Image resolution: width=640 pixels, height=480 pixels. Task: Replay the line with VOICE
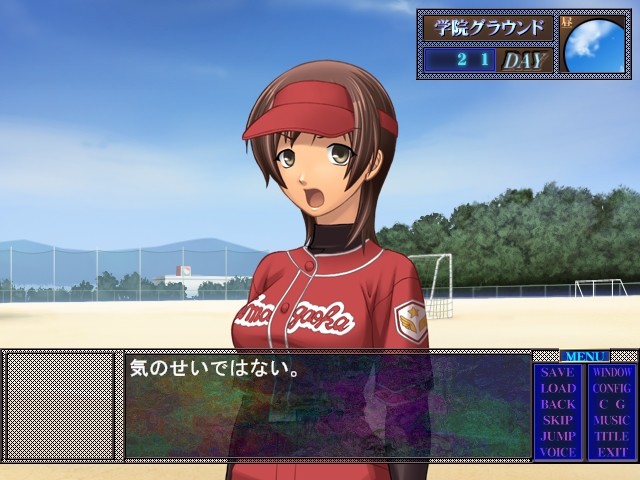[557, 452]
